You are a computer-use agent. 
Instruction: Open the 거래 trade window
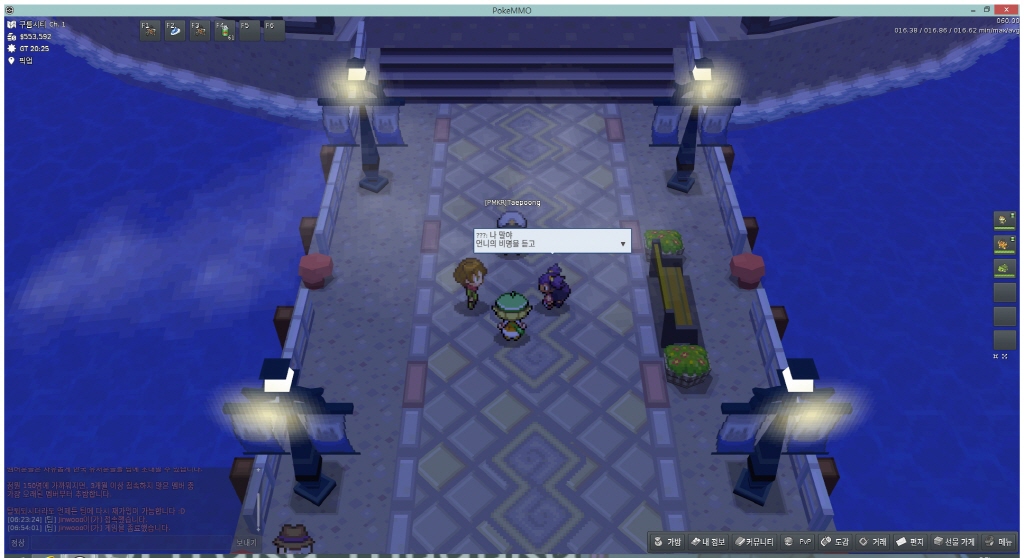click(x=872, y=542)
